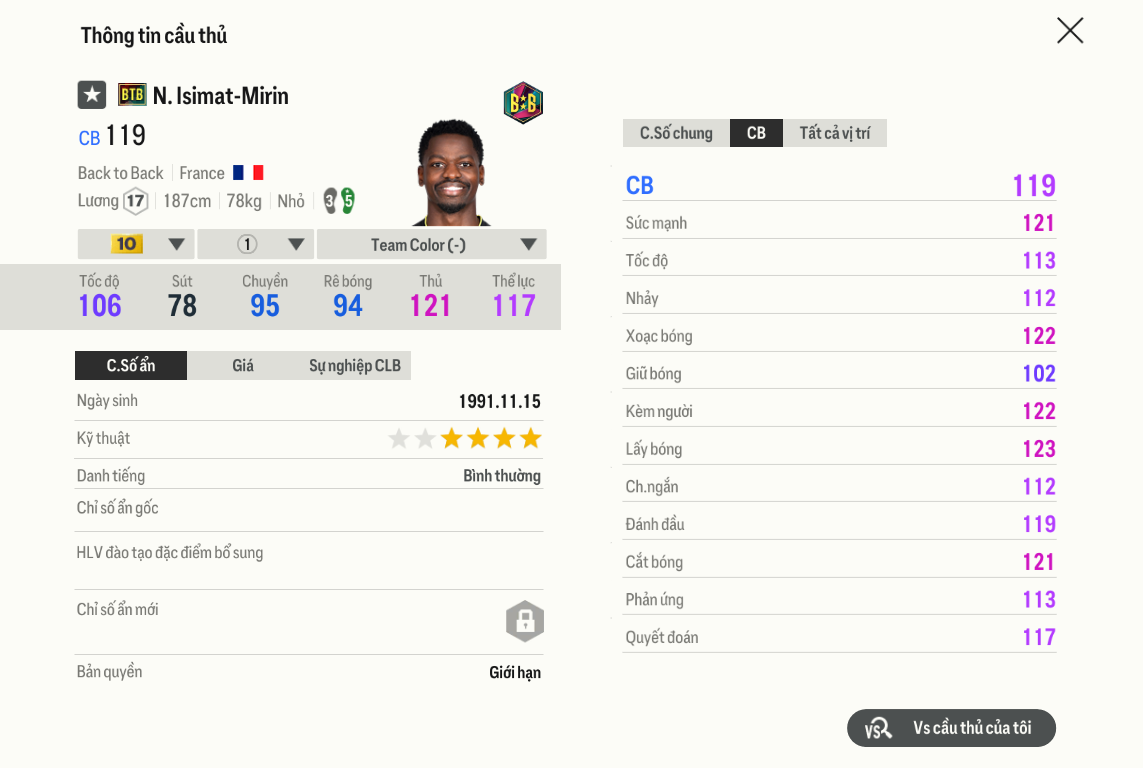Viewport: 1143px width, 768px height.
Task: Click the Back to Back season badge
Action: tap(523, 103)
